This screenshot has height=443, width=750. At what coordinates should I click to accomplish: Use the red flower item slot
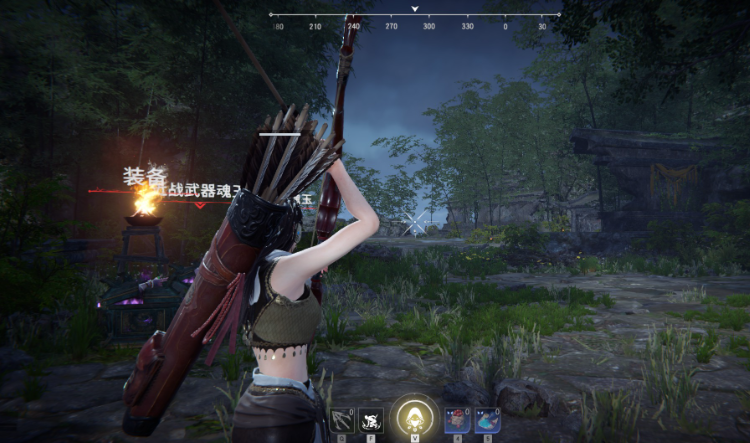[x=457, y=420]
